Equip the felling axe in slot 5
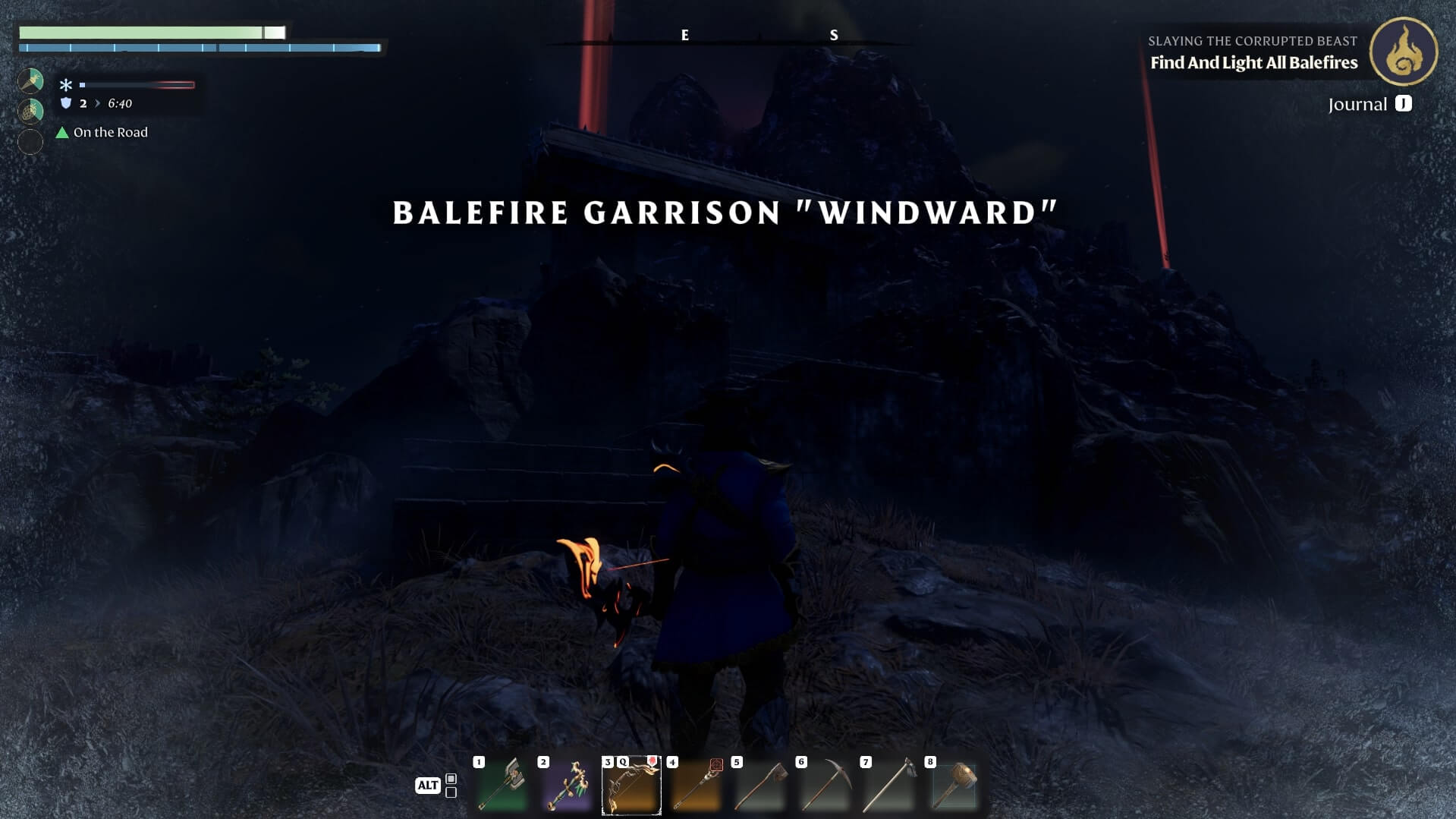 point(760,785)
